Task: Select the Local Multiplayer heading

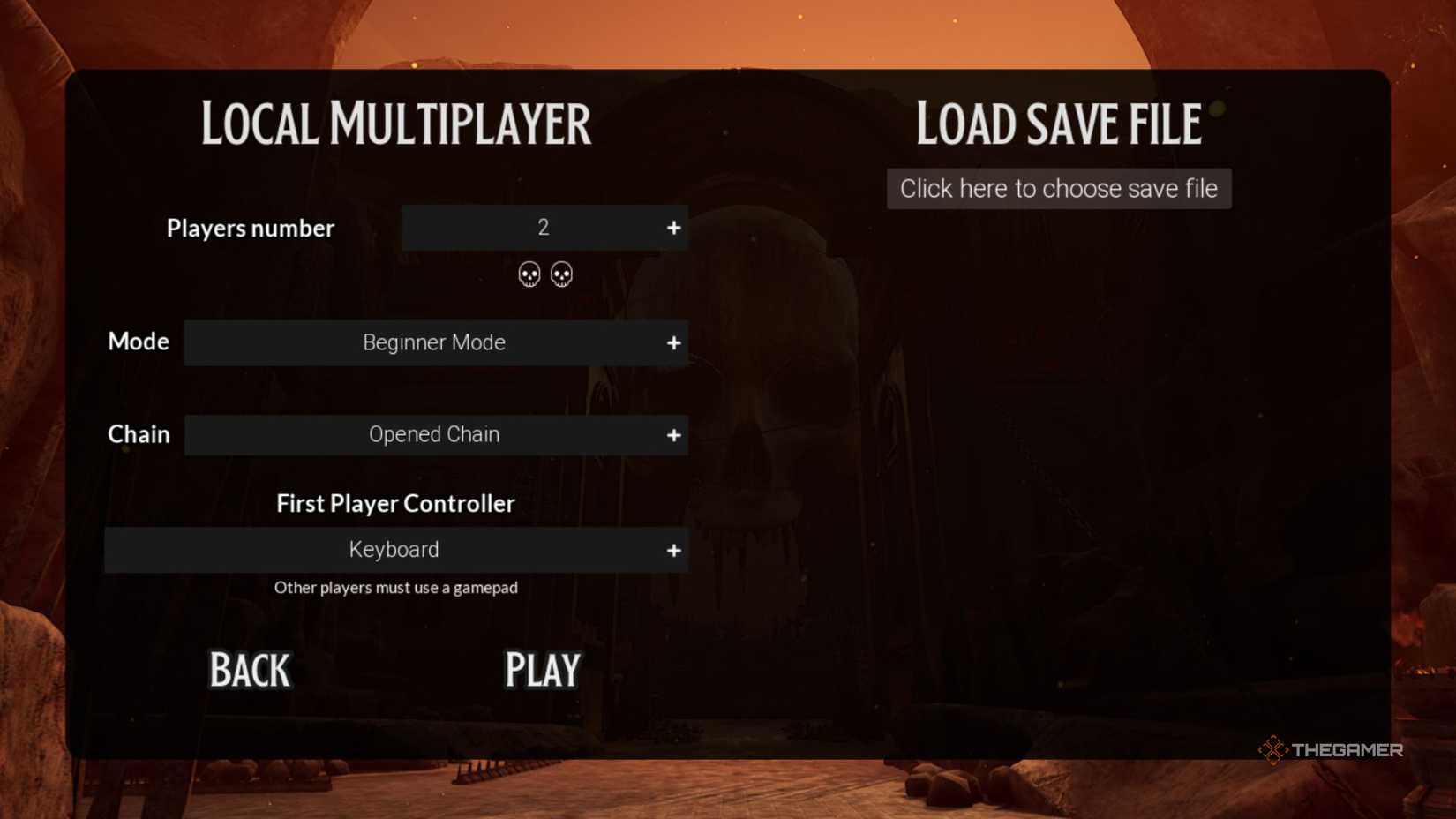Action: click(395, 124)
